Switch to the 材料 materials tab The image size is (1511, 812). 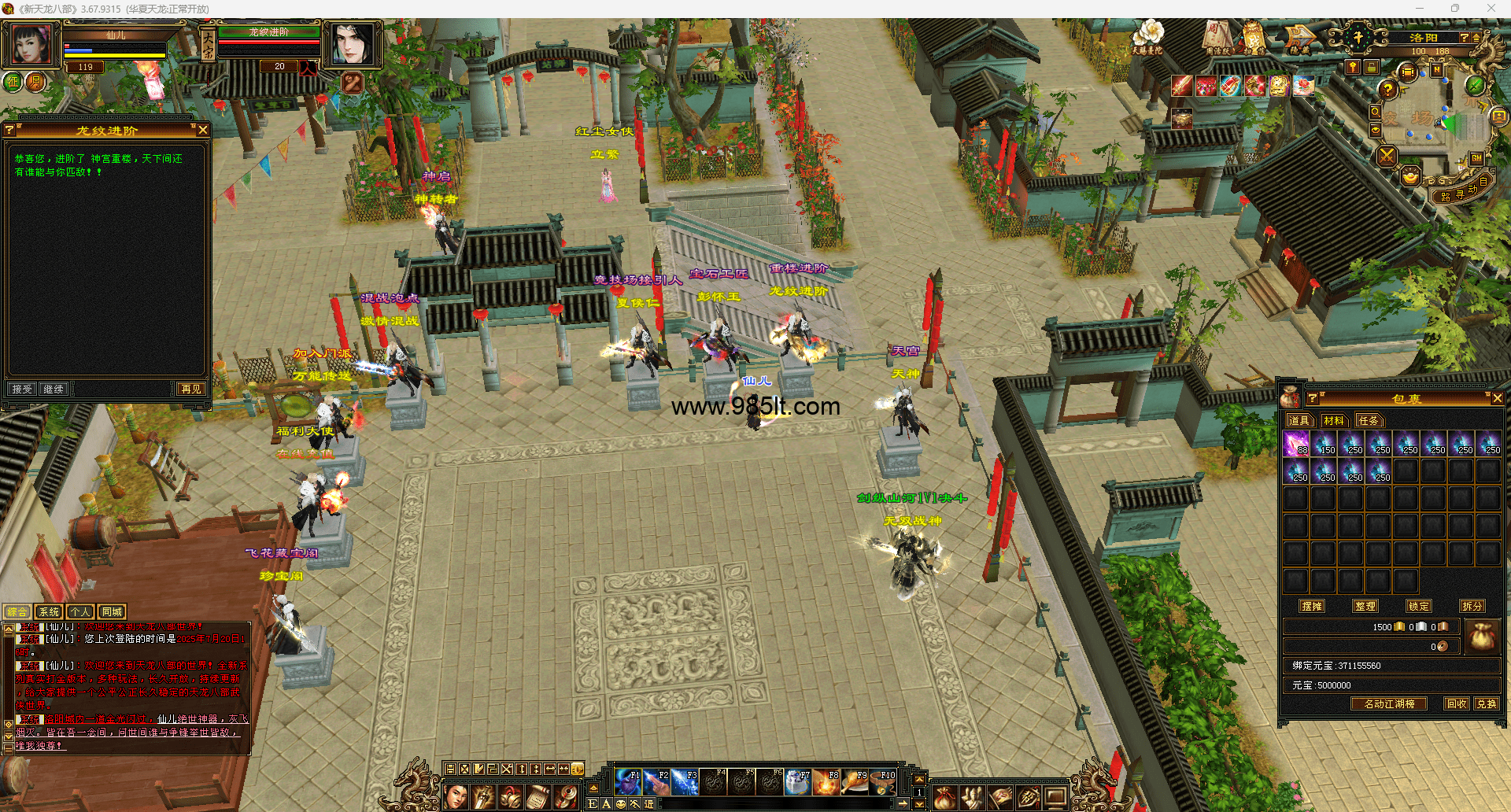(x=1334, y=421)
